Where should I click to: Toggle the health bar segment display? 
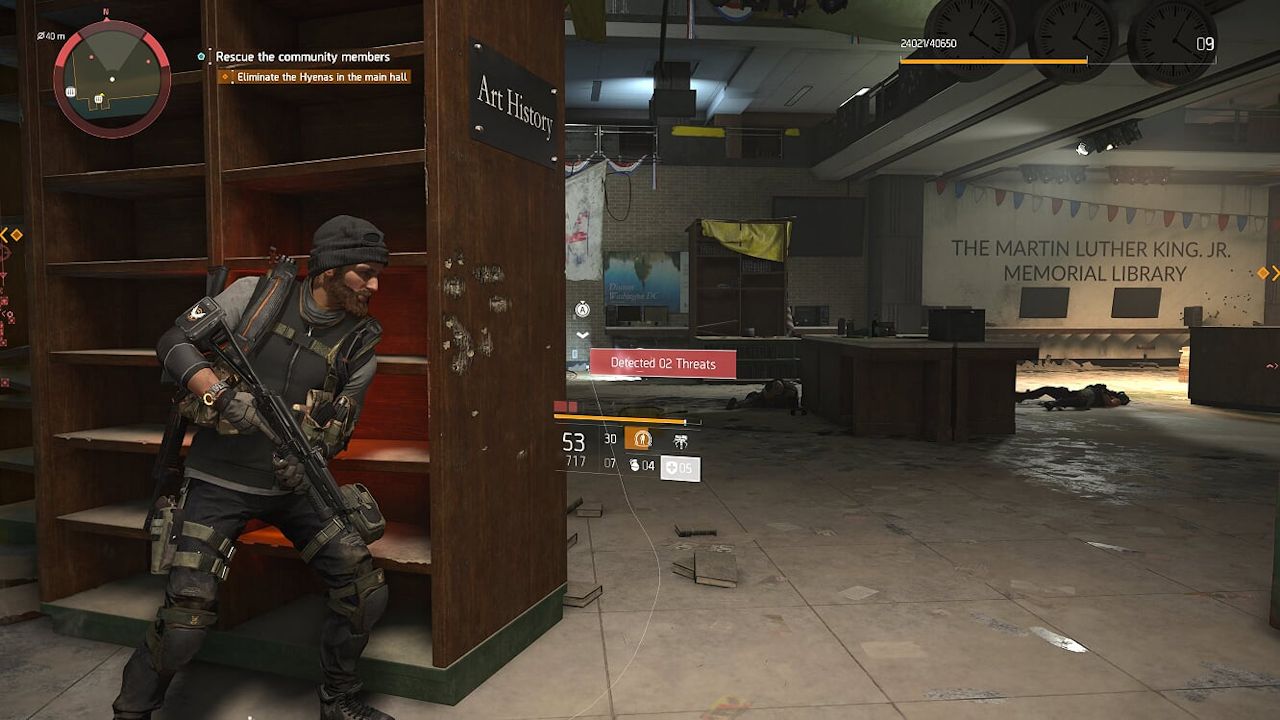click(x=563, y=405)
